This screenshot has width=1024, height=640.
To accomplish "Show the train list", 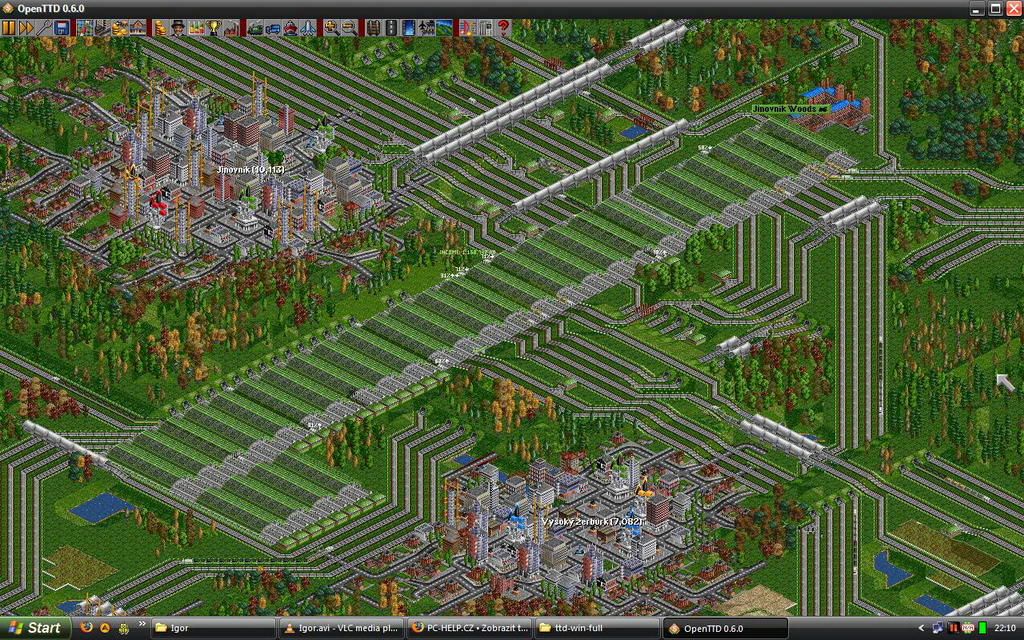I will (254, 28).
